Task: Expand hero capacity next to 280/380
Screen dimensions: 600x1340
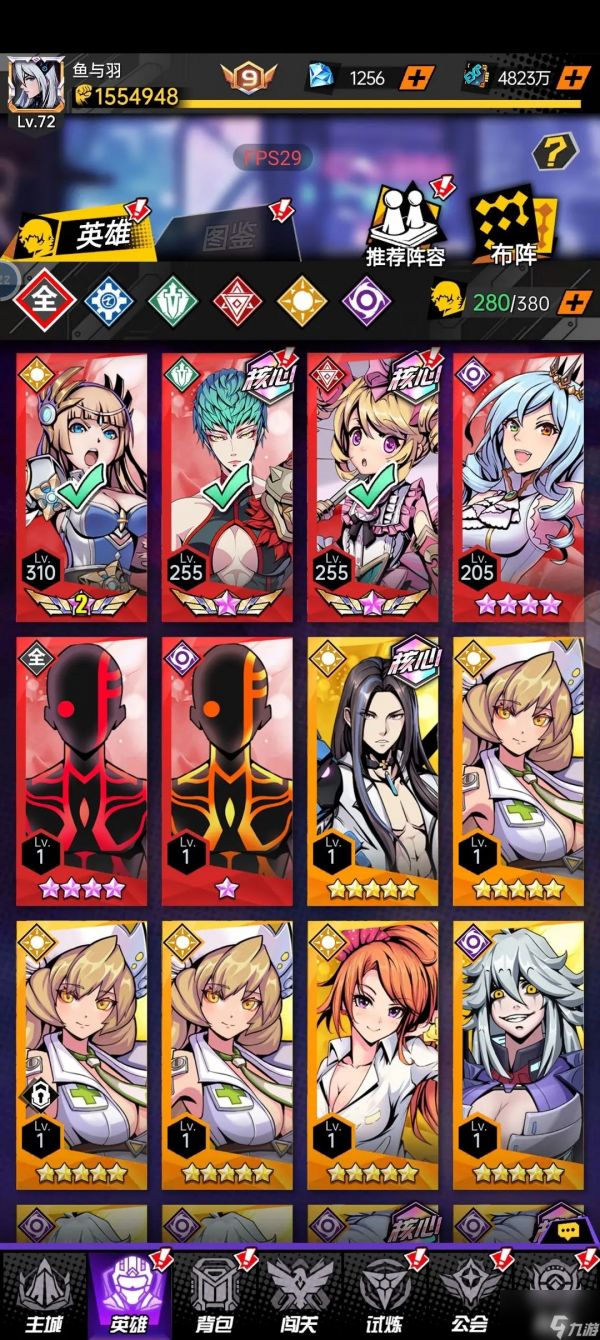Action: pyautogui.click(x=574, y=302)
